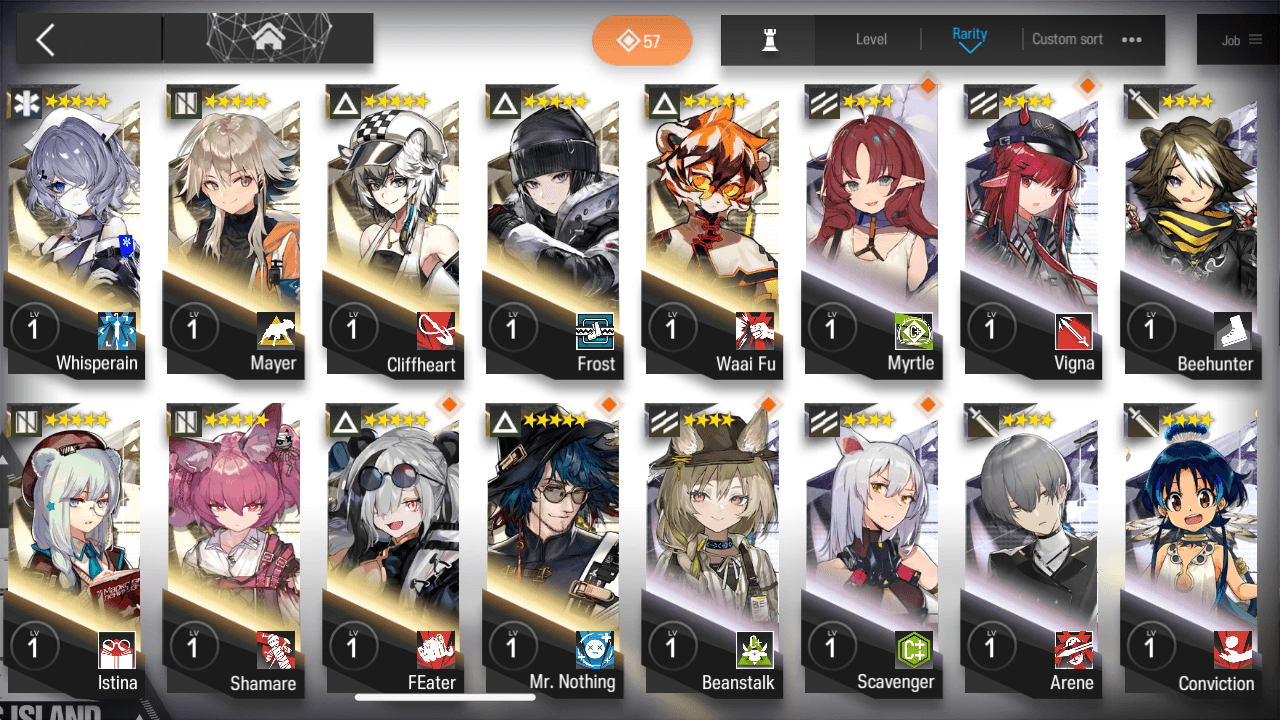The height and width of the screenshot is (720, 1280).
Task: Select the Beanstalk operator card
Action: pyautogui.click(x=713, y=548)
